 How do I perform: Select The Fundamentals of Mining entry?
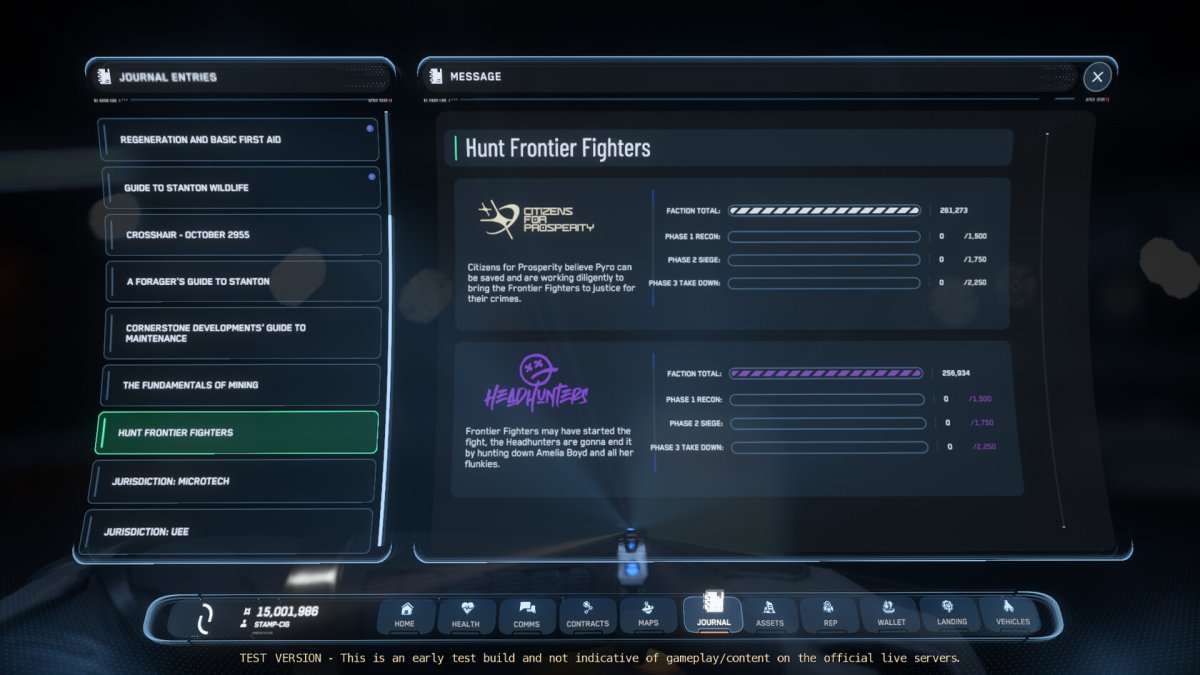[x=240, y=385]
